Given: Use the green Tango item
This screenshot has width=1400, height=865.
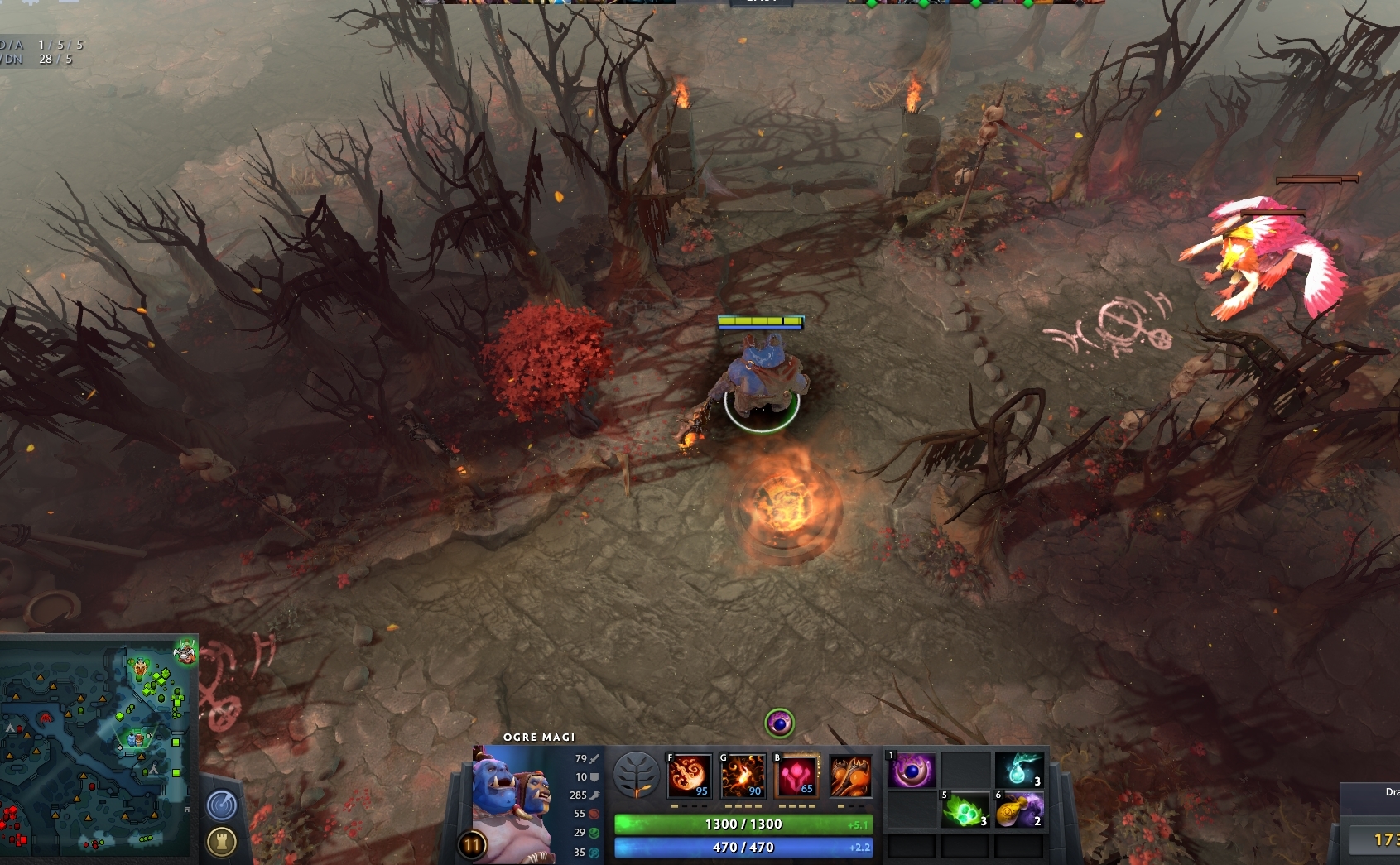Looking at the screenshot, I should click(965, 810).
